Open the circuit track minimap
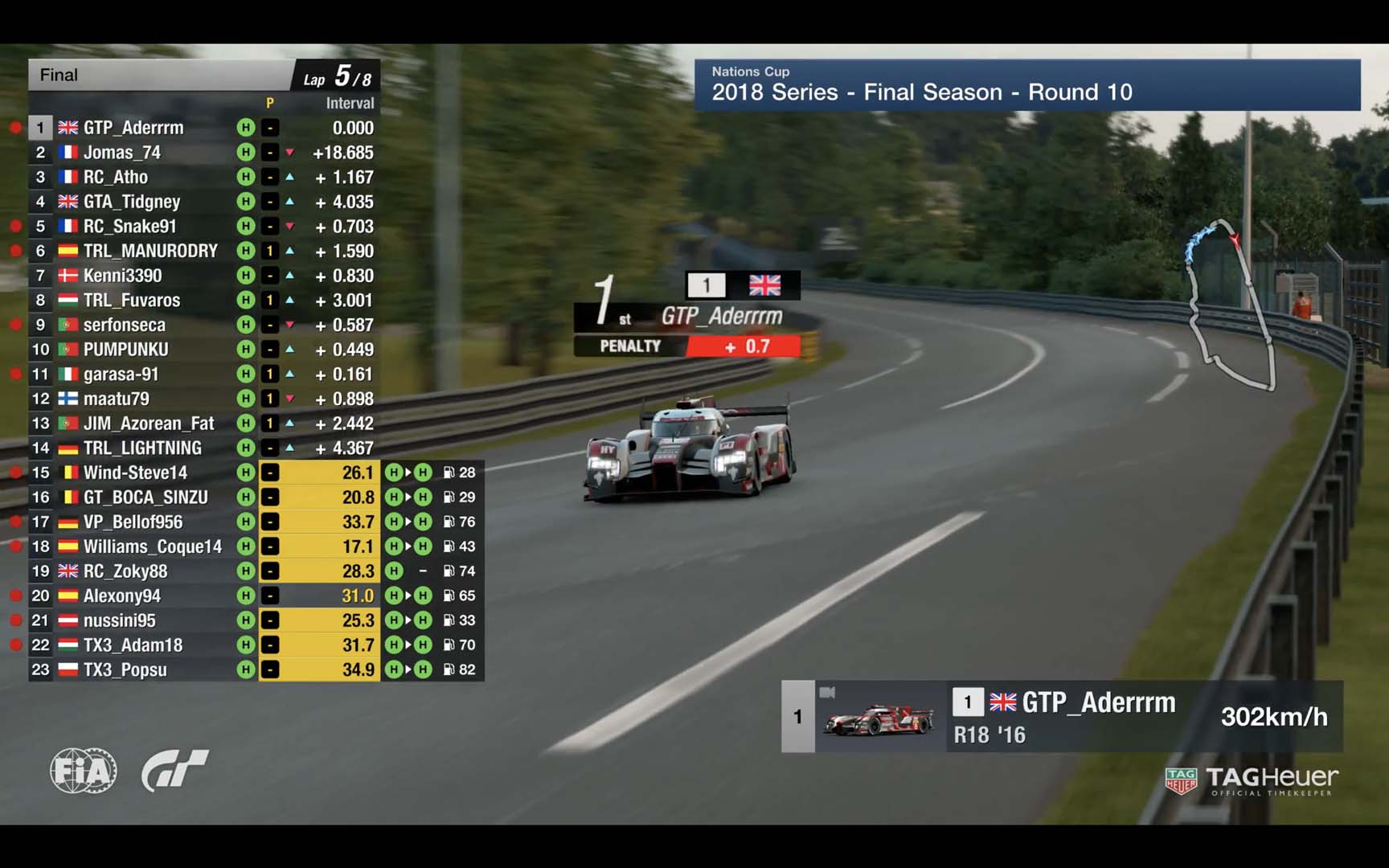1389x868 pixels. point(1230,305)
